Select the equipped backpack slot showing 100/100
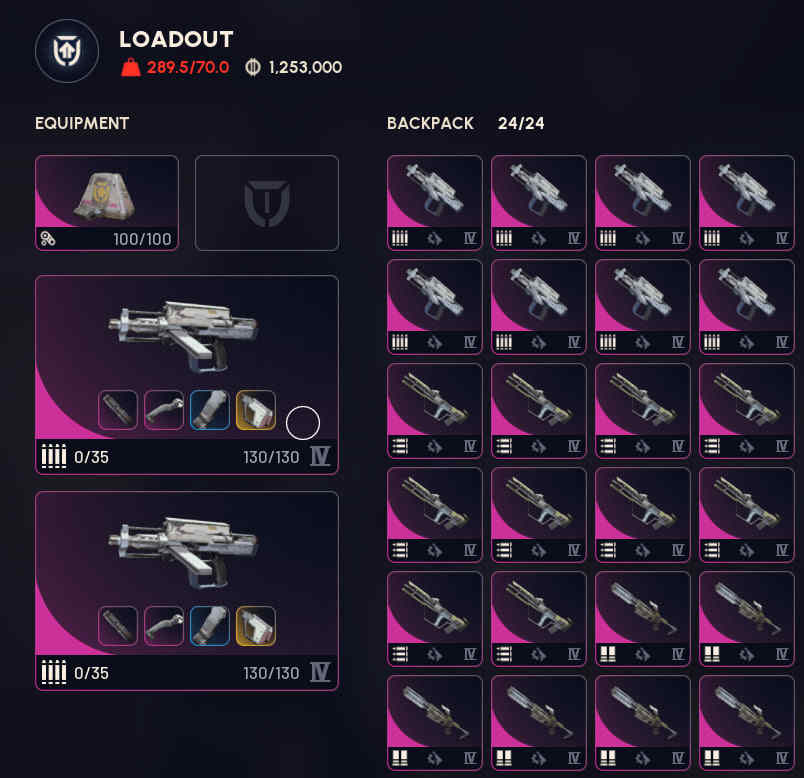 click(x=107, y=202)
